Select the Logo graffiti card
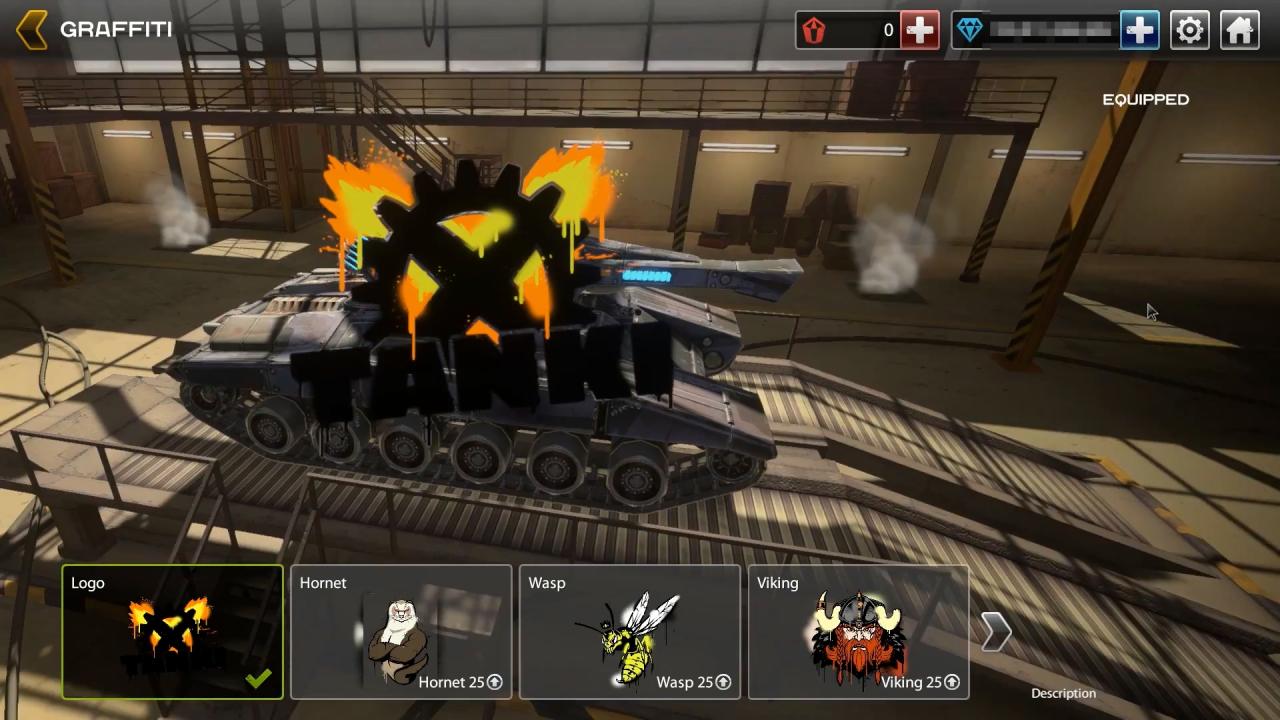Image resolution: width=1280 pixels, height=720 pixels. tap(173, 632)
